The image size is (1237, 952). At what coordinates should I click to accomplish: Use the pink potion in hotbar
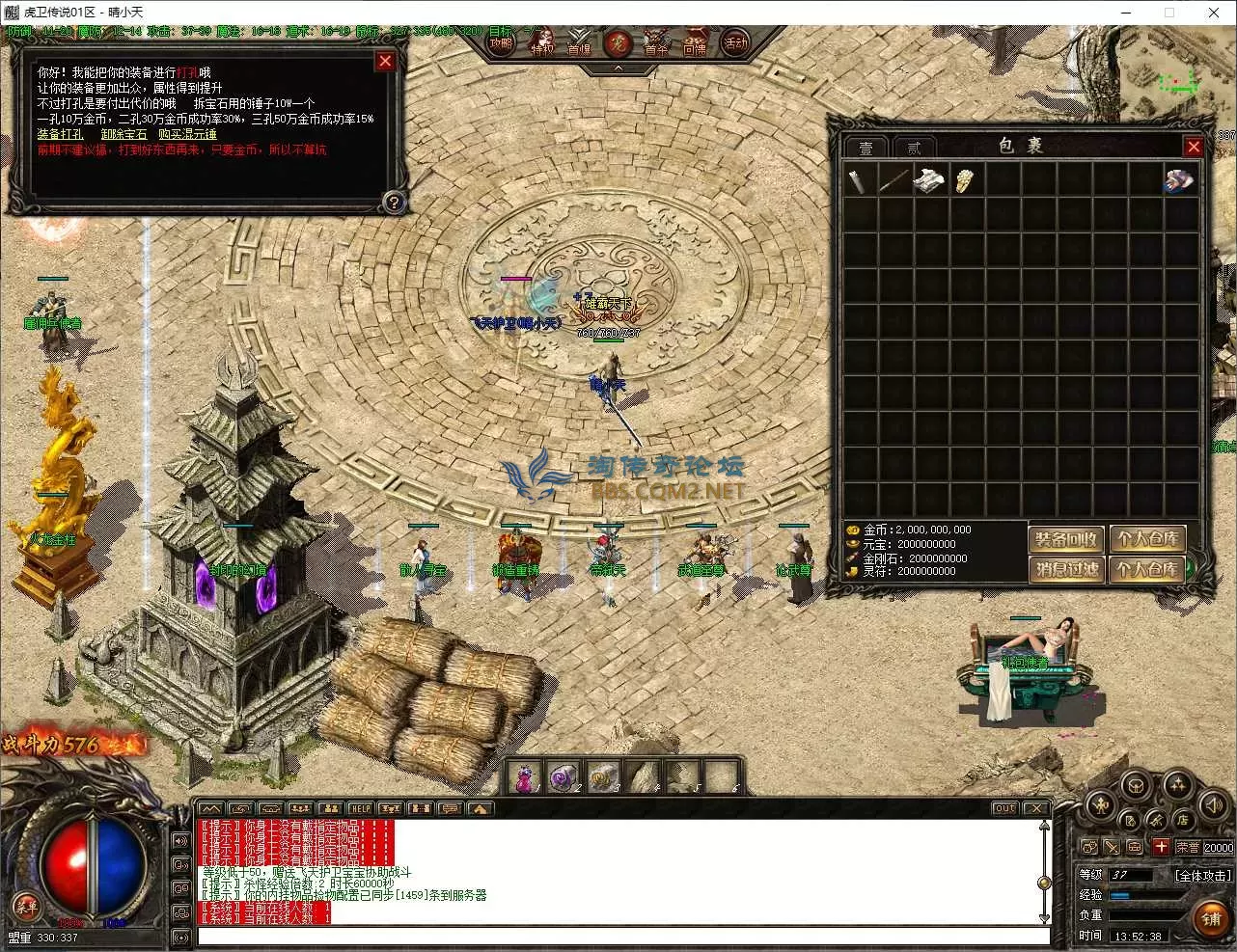[524, 777]
